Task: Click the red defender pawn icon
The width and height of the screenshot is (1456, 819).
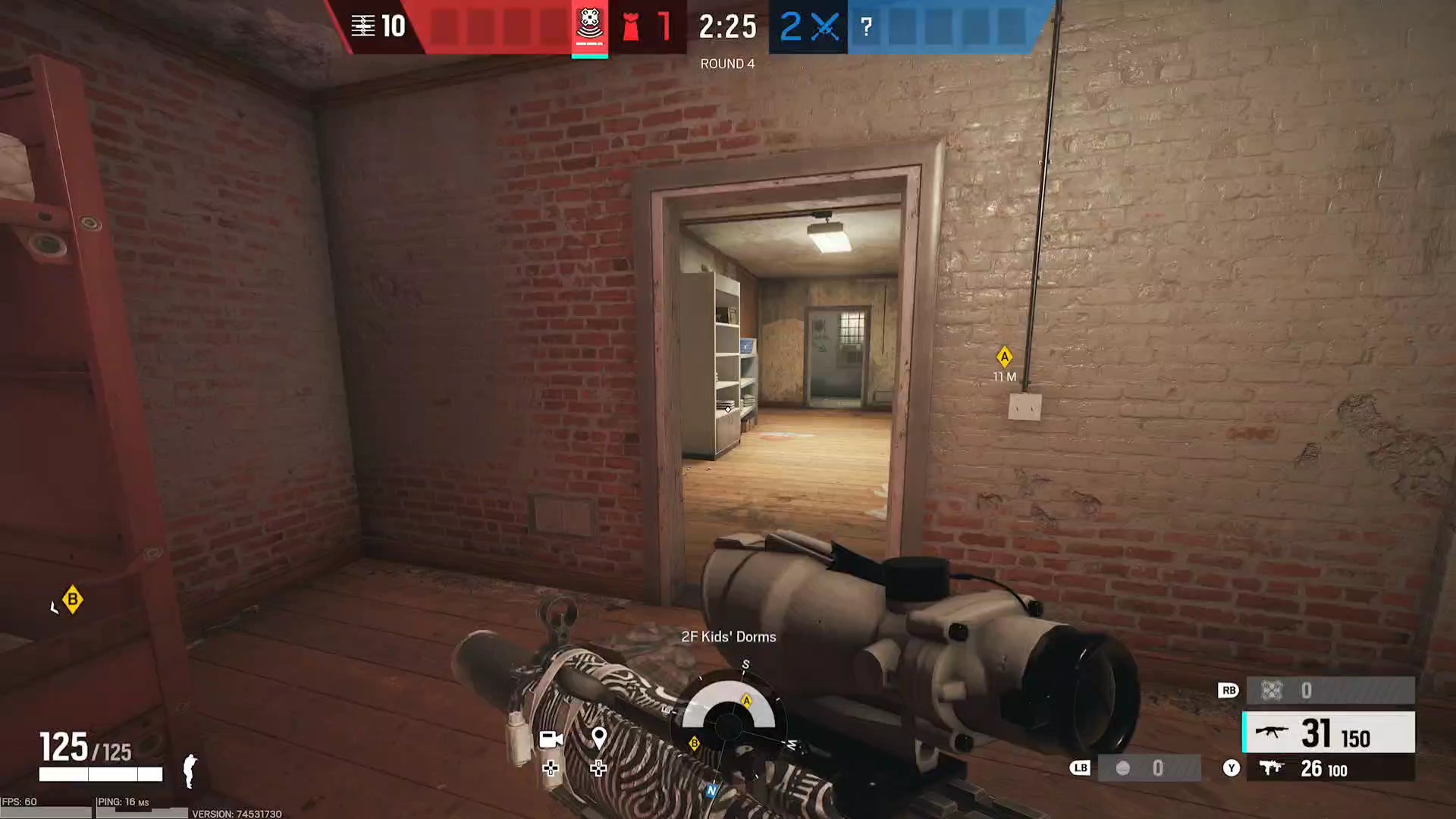Action: coord(630,27)
